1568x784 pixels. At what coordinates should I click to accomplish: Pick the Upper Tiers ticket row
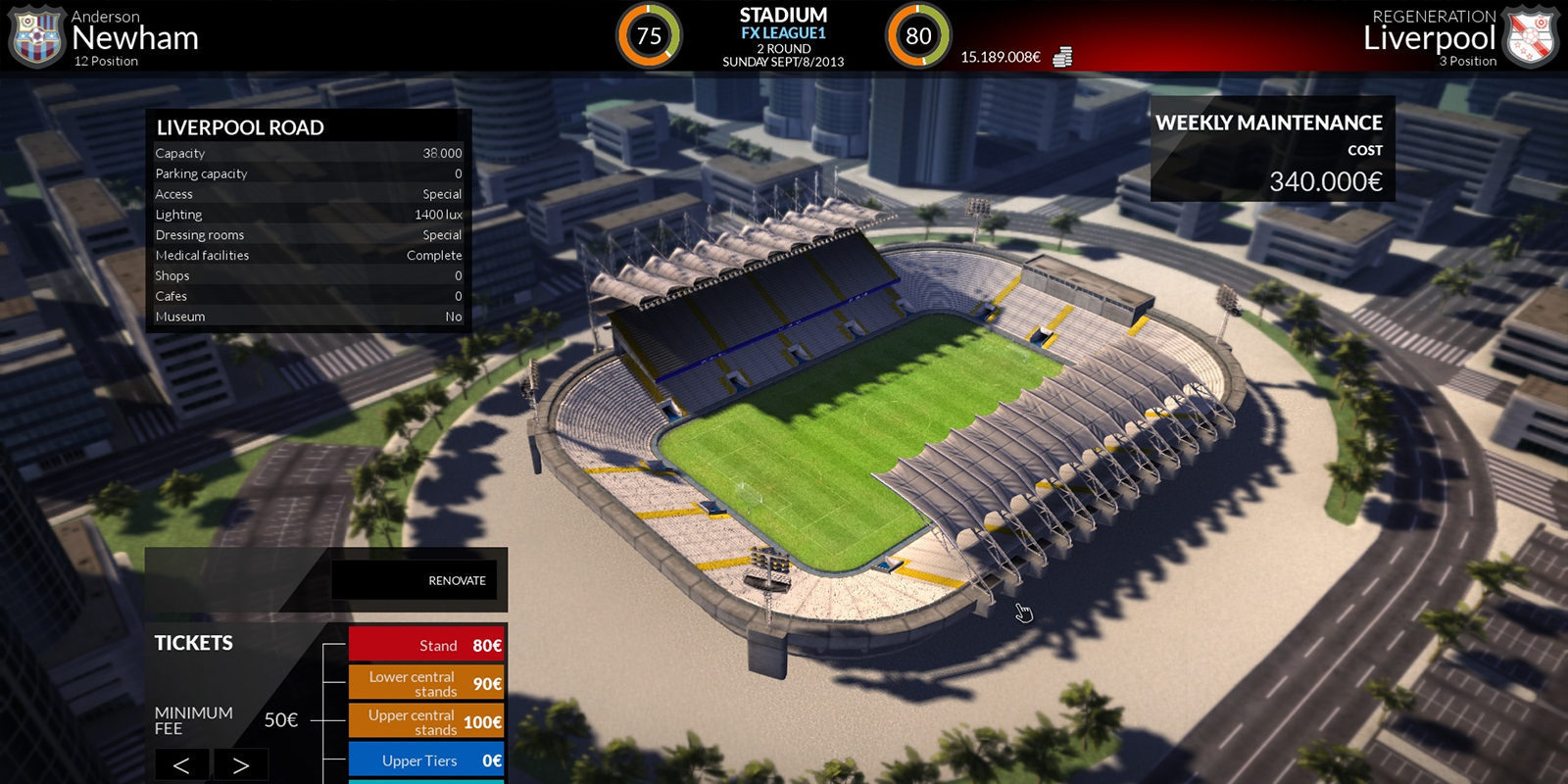coord(426,760)
